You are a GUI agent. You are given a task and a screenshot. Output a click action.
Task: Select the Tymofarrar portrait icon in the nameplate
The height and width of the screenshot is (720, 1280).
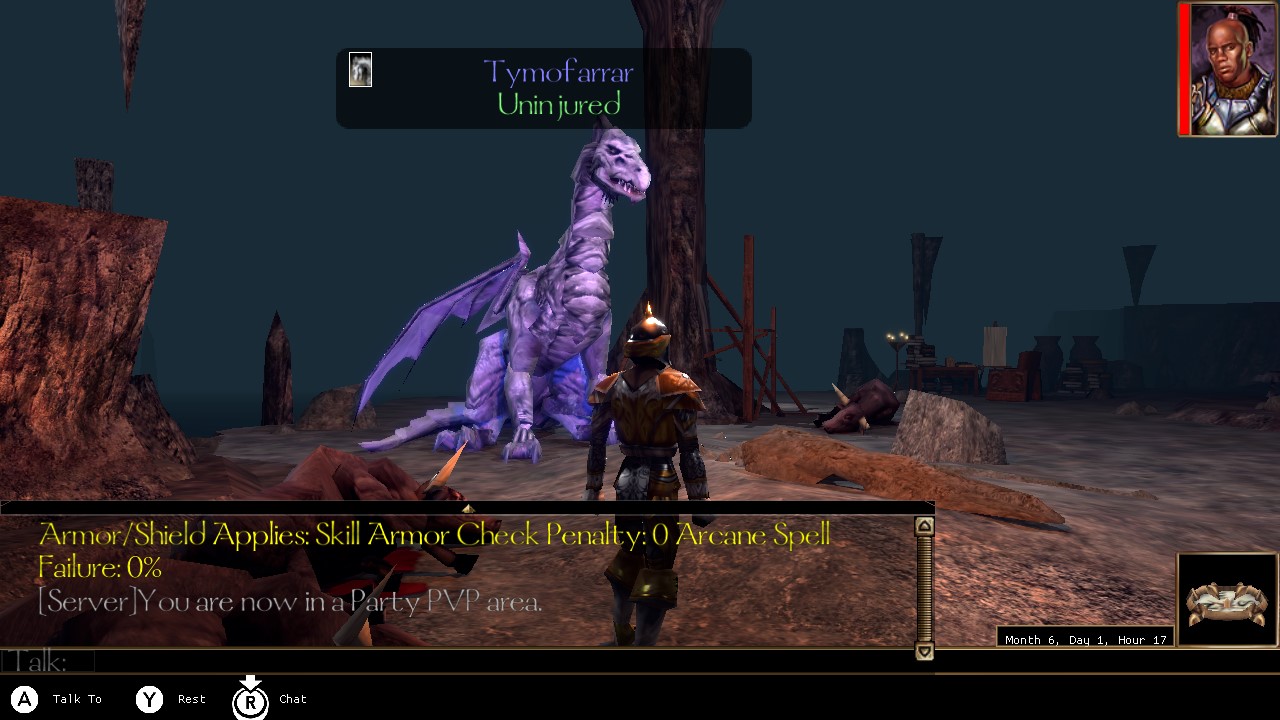(360, 69)
